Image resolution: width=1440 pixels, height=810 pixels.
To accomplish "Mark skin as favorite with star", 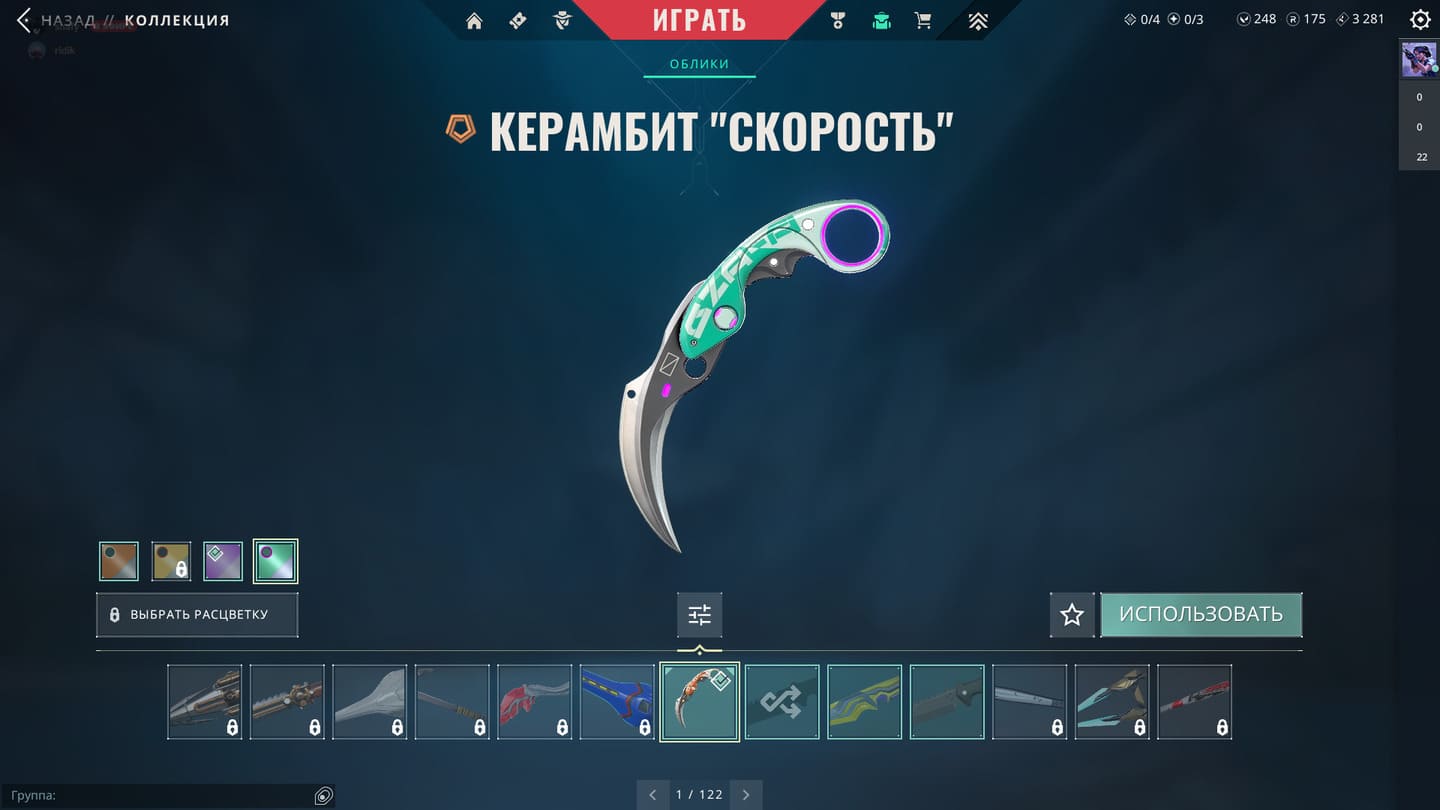I will pyautogui.click(x=1072, y=615).
